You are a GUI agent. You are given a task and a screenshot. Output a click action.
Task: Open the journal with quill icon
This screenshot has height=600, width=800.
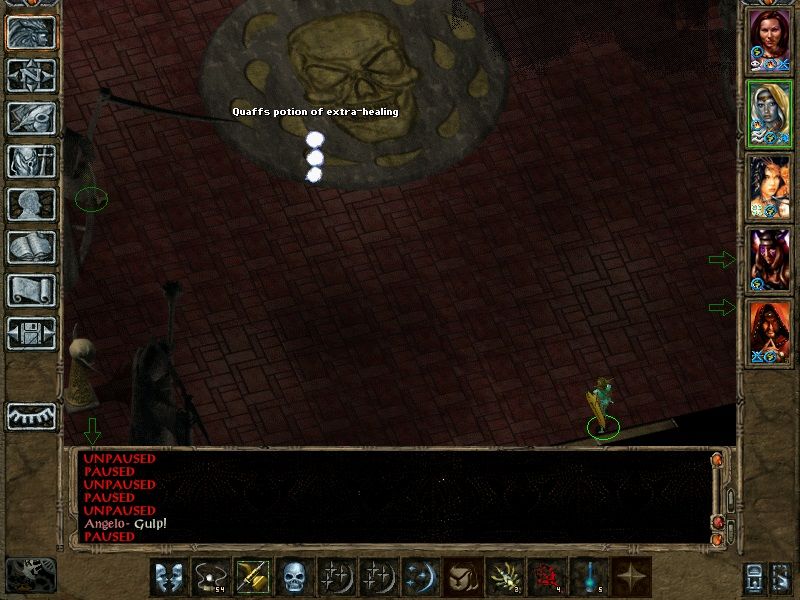point(32,118)
